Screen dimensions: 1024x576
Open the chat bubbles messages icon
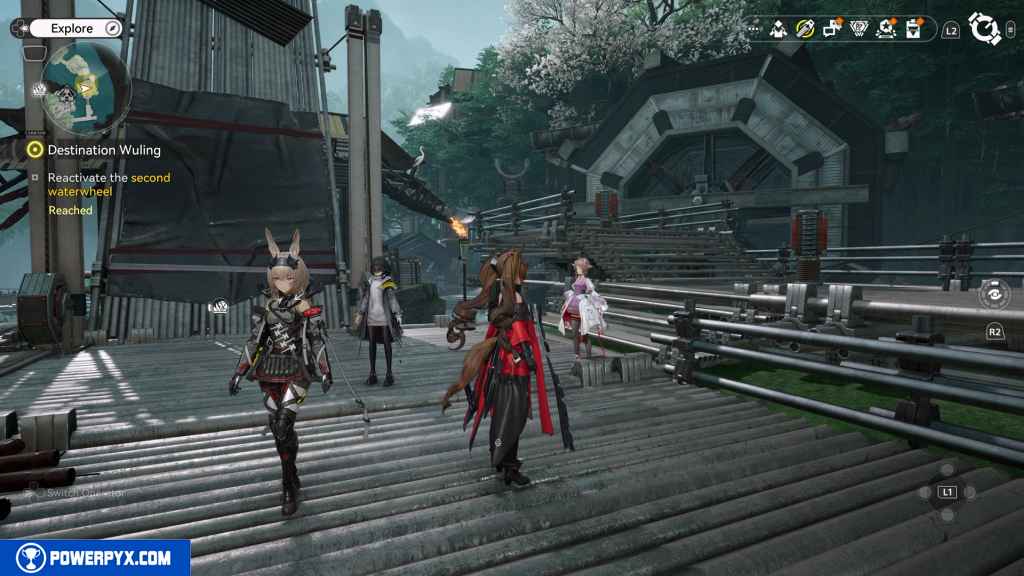pyautogui.click(x=831, y=30)
